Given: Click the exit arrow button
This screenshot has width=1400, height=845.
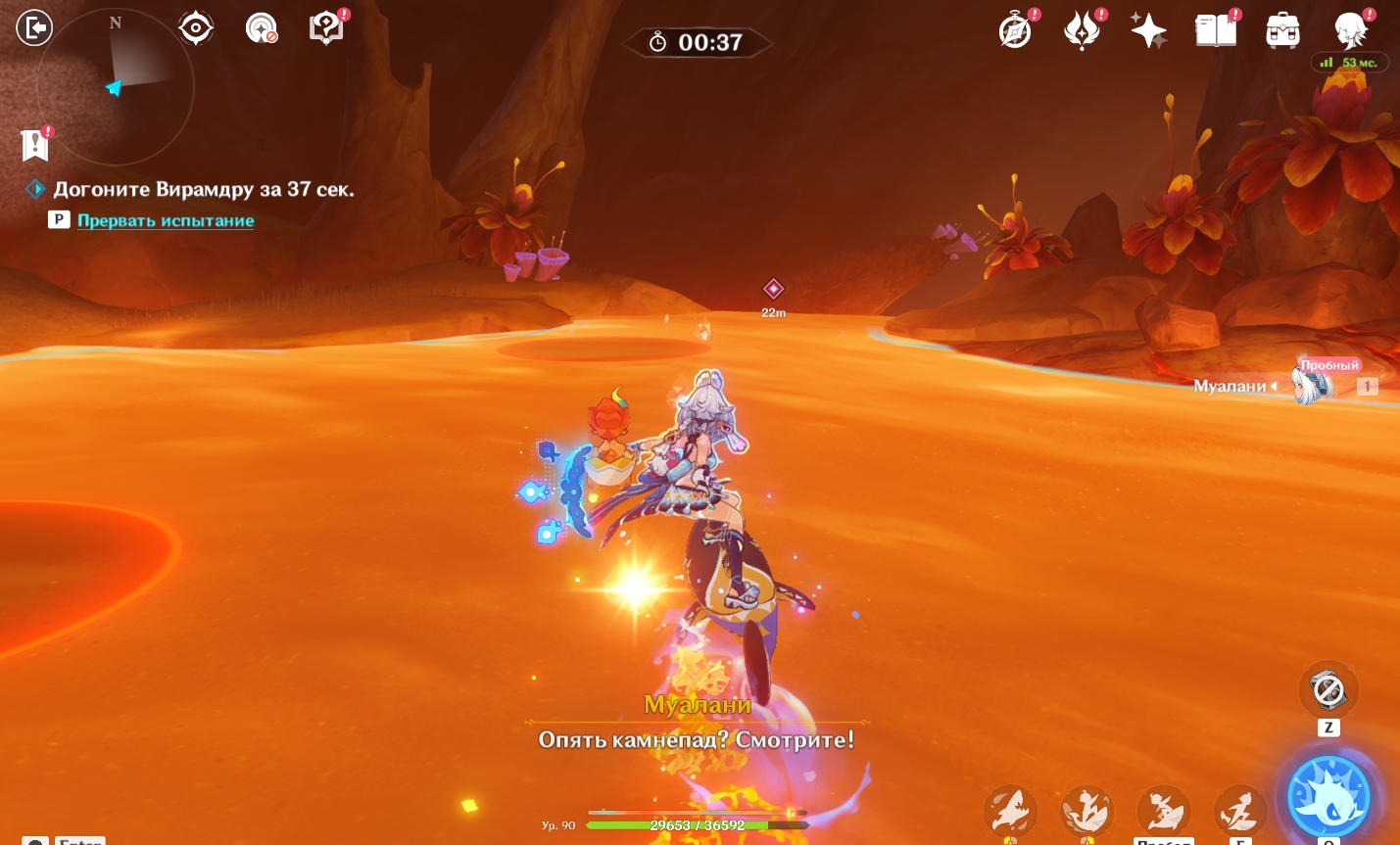Looking at the screenshot, I should click(34, 27).
